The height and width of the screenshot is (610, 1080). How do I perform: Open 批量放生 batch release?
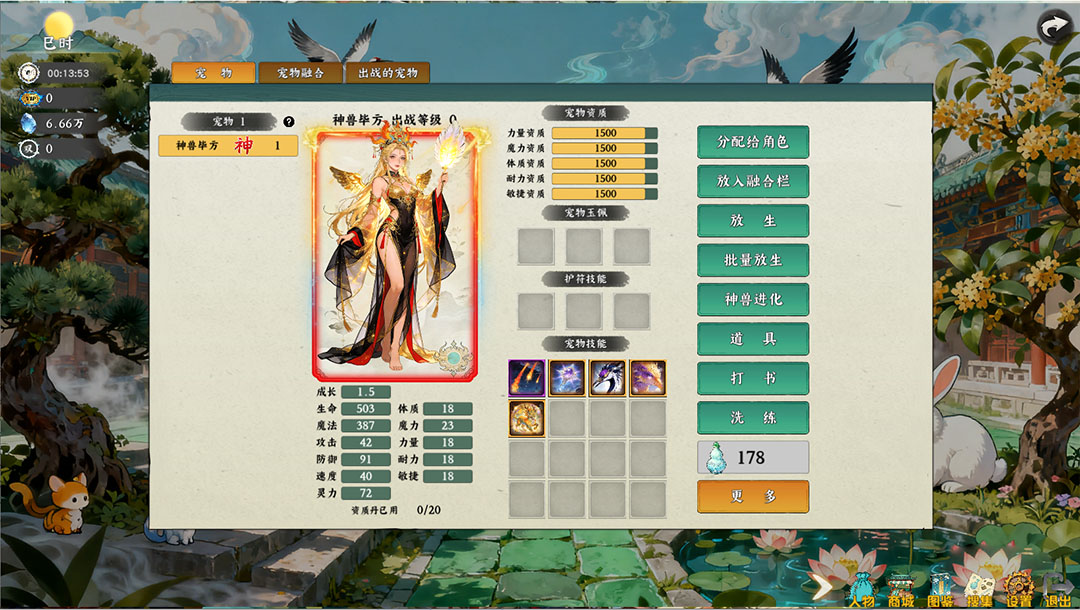coord(752,260)
